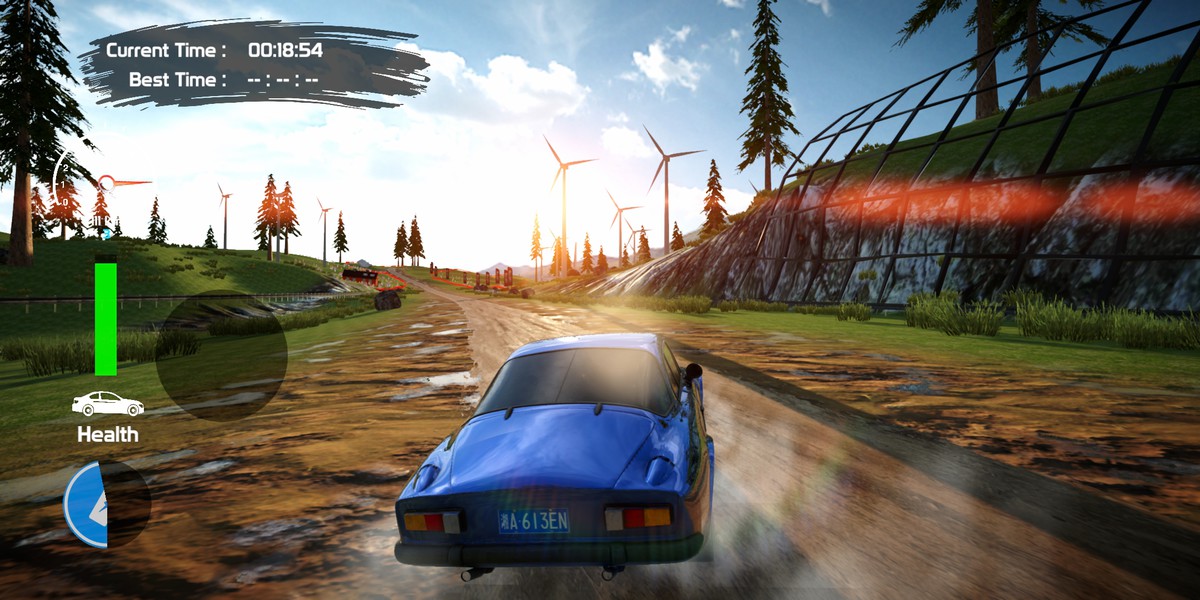The height and width of the screenshot is (600, 1200).
Task: Tap the blue arrow steering button
Action: pyautogui.click(x=88, y=504)
